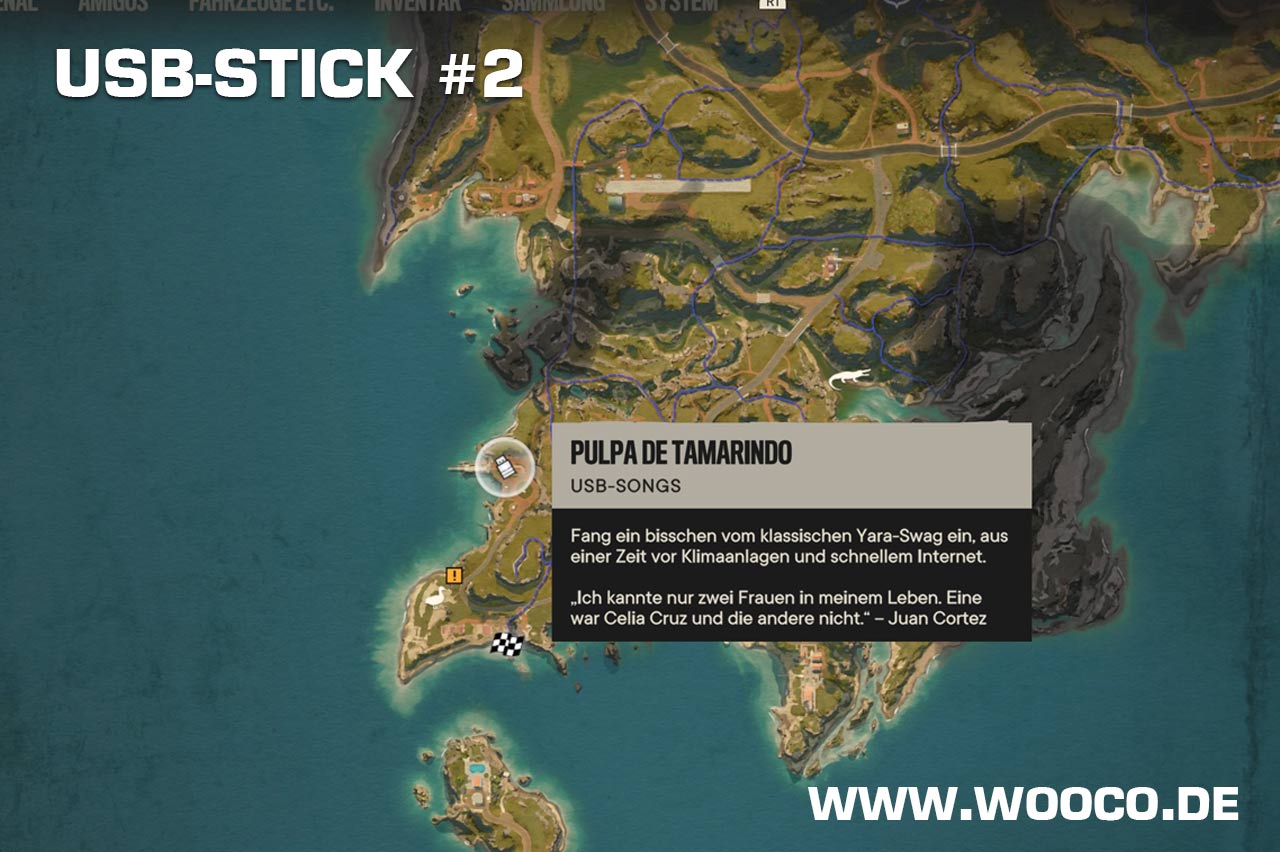Select the highlighted USB stick map marker
The image size is (1280, 852).
tap(506, 466)
